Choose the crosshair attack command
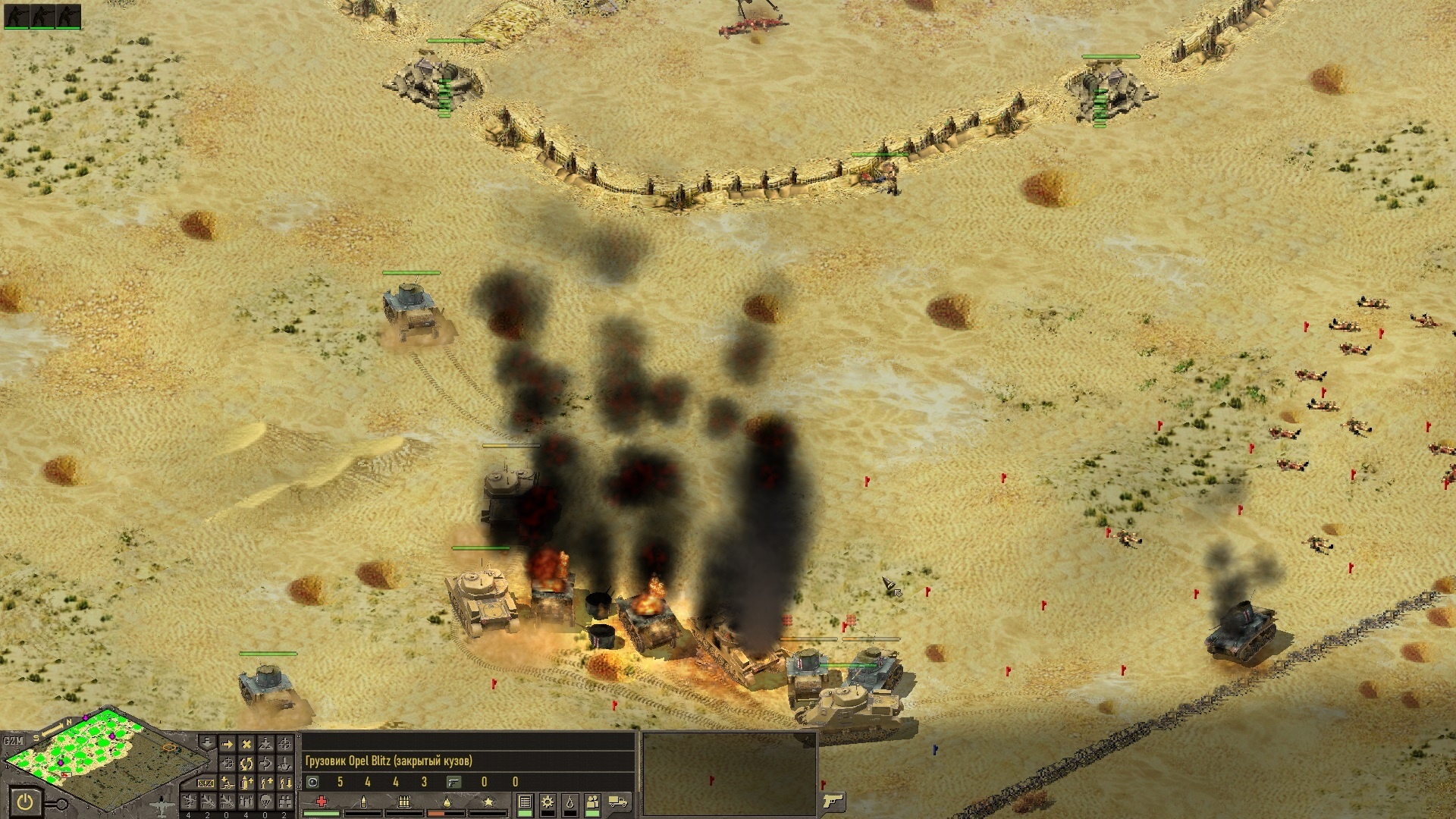Viewport: 1456px width, 819px height. point(285,744)
